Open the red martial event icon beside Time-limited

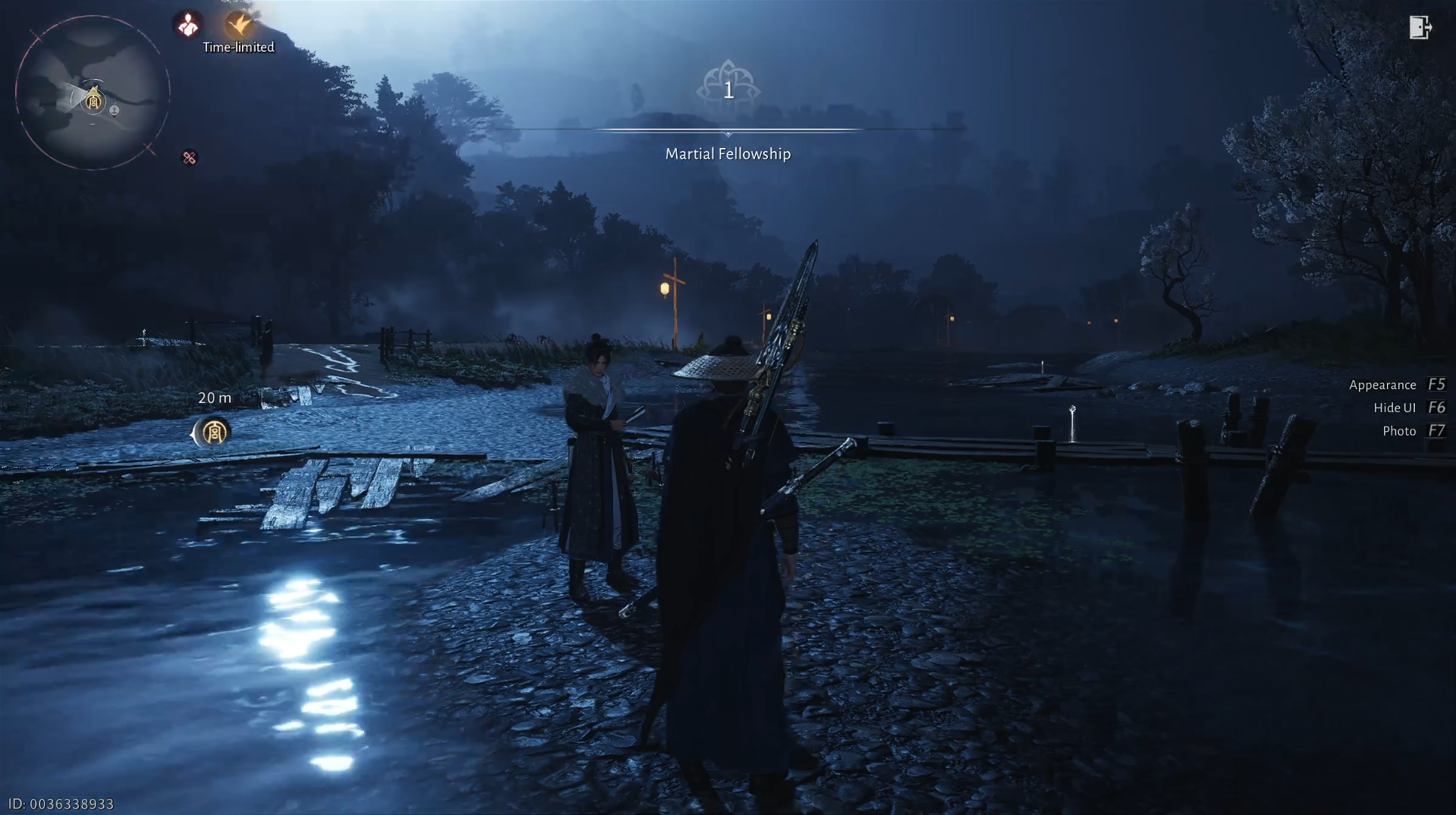click(x=188, y=24)
